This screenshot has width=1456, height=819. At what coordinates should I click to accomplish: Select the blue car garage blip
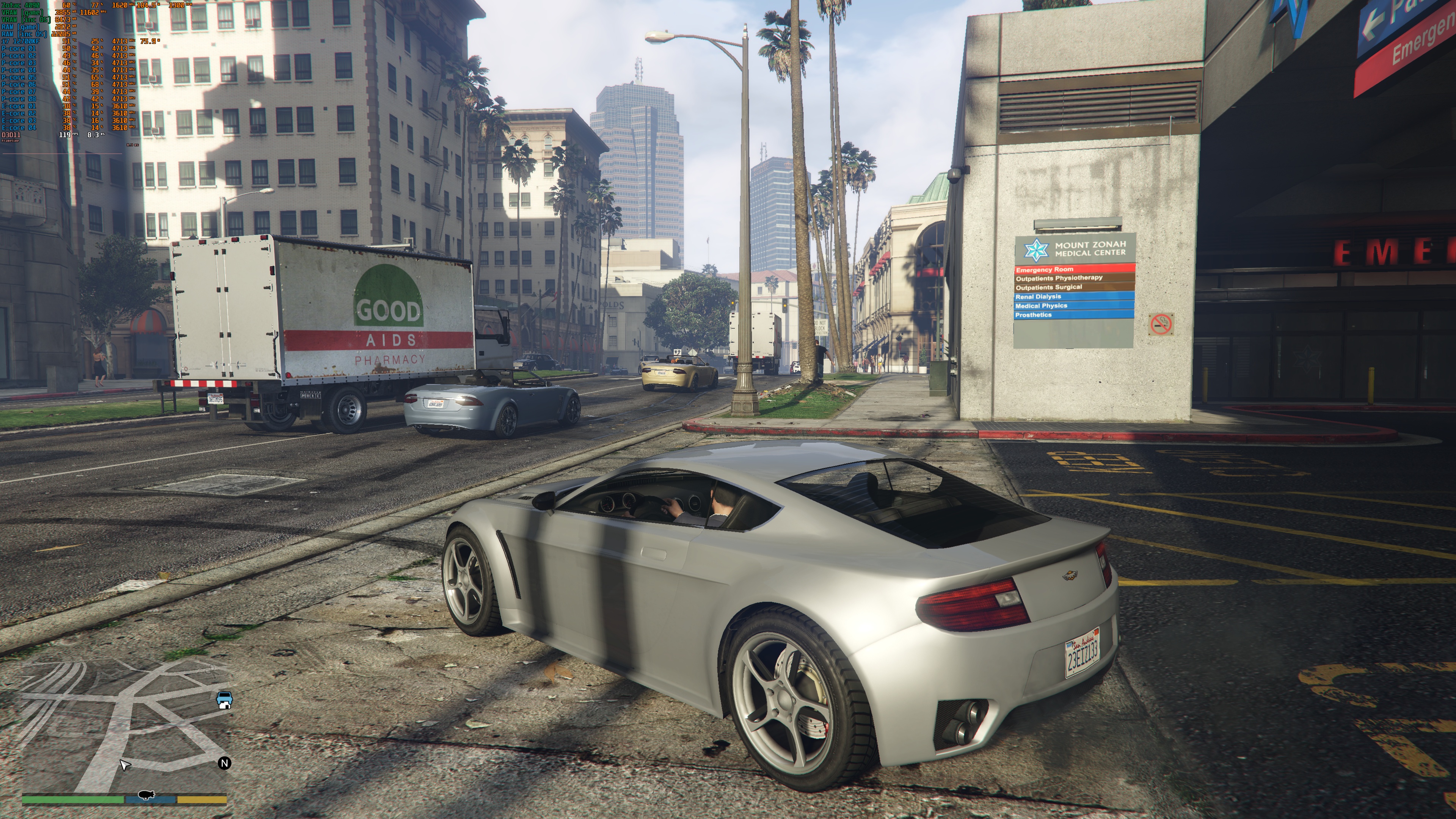coord(224,700)
